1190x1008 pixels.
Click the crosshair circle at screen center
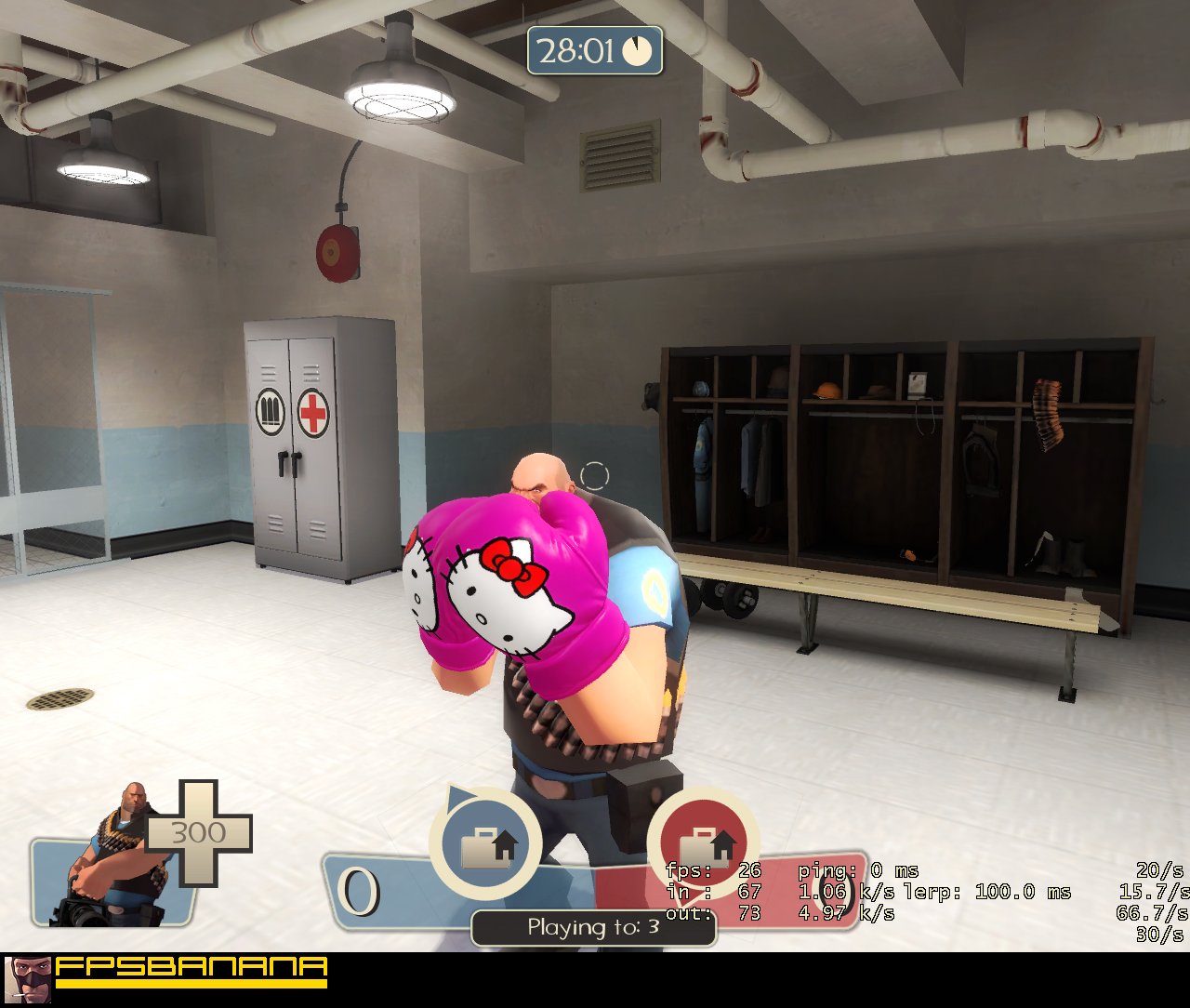[x=593, y=477]
